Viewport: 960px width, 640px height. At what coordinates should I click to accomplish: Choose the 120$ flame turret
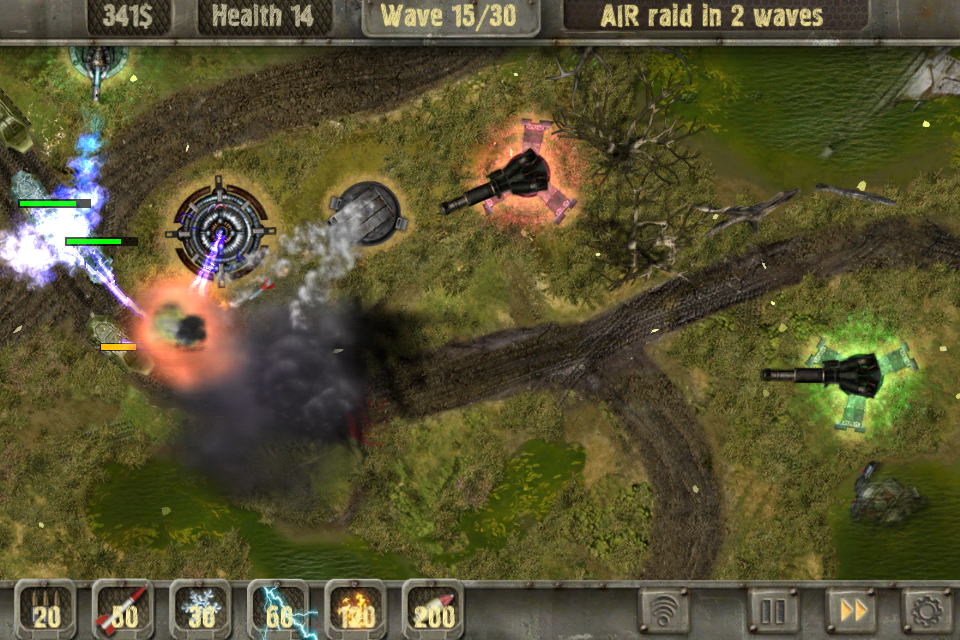356,609
